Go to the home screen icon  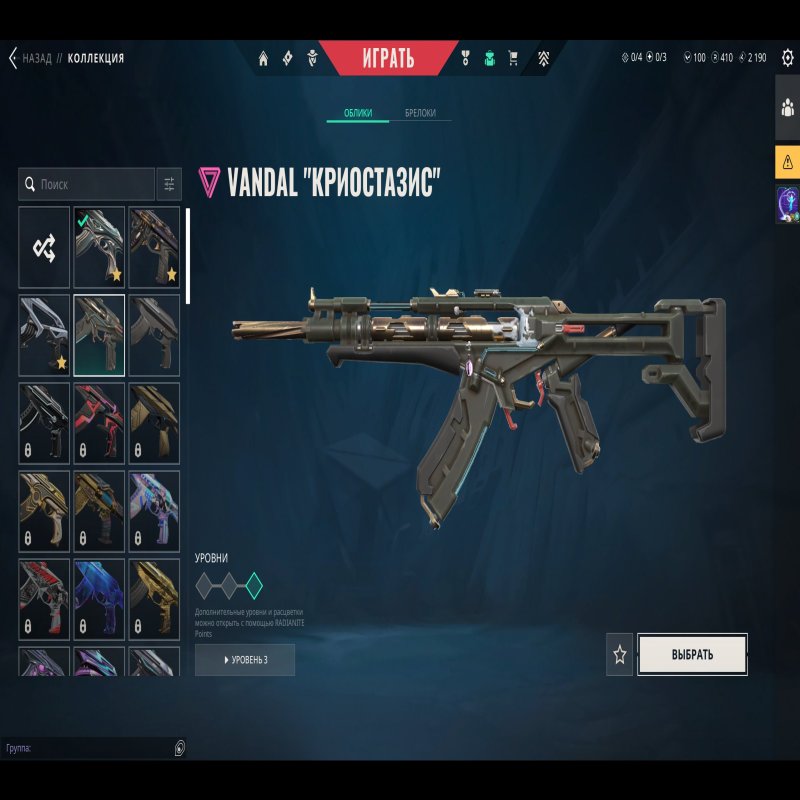263,58
